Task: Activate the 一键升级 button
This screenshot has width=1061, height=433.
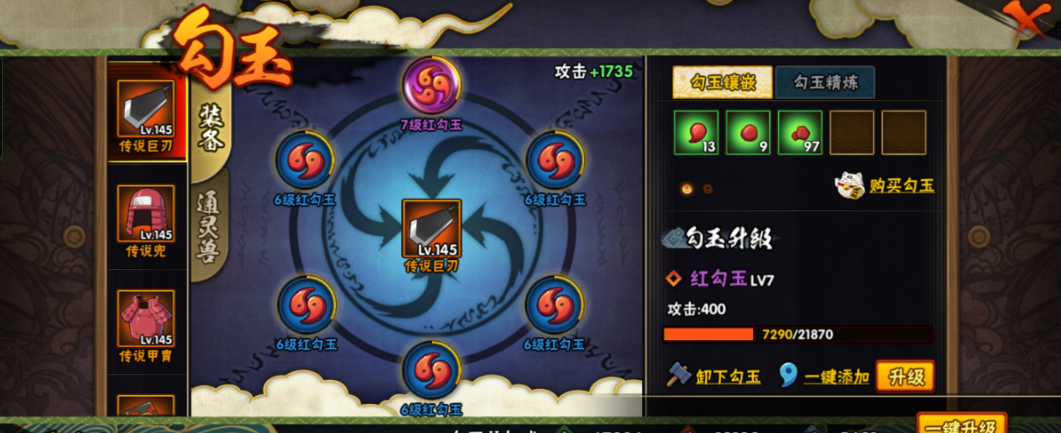Action: [x=960, y=424]
